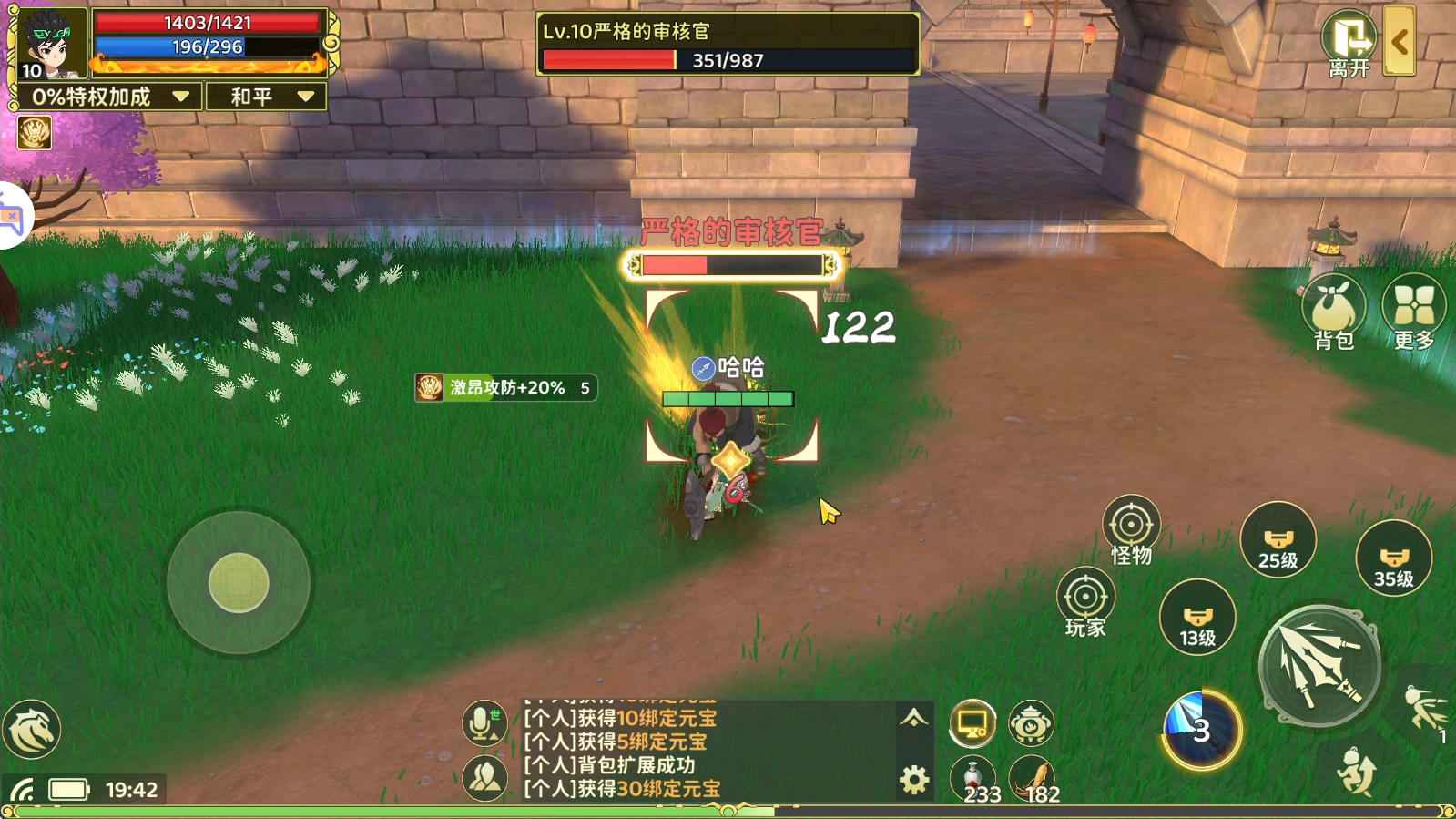Select the locked 35级 skill slot
The width and height of the screenshot is (1456, 819).
pyautogui.click(x=1393, y=558)
